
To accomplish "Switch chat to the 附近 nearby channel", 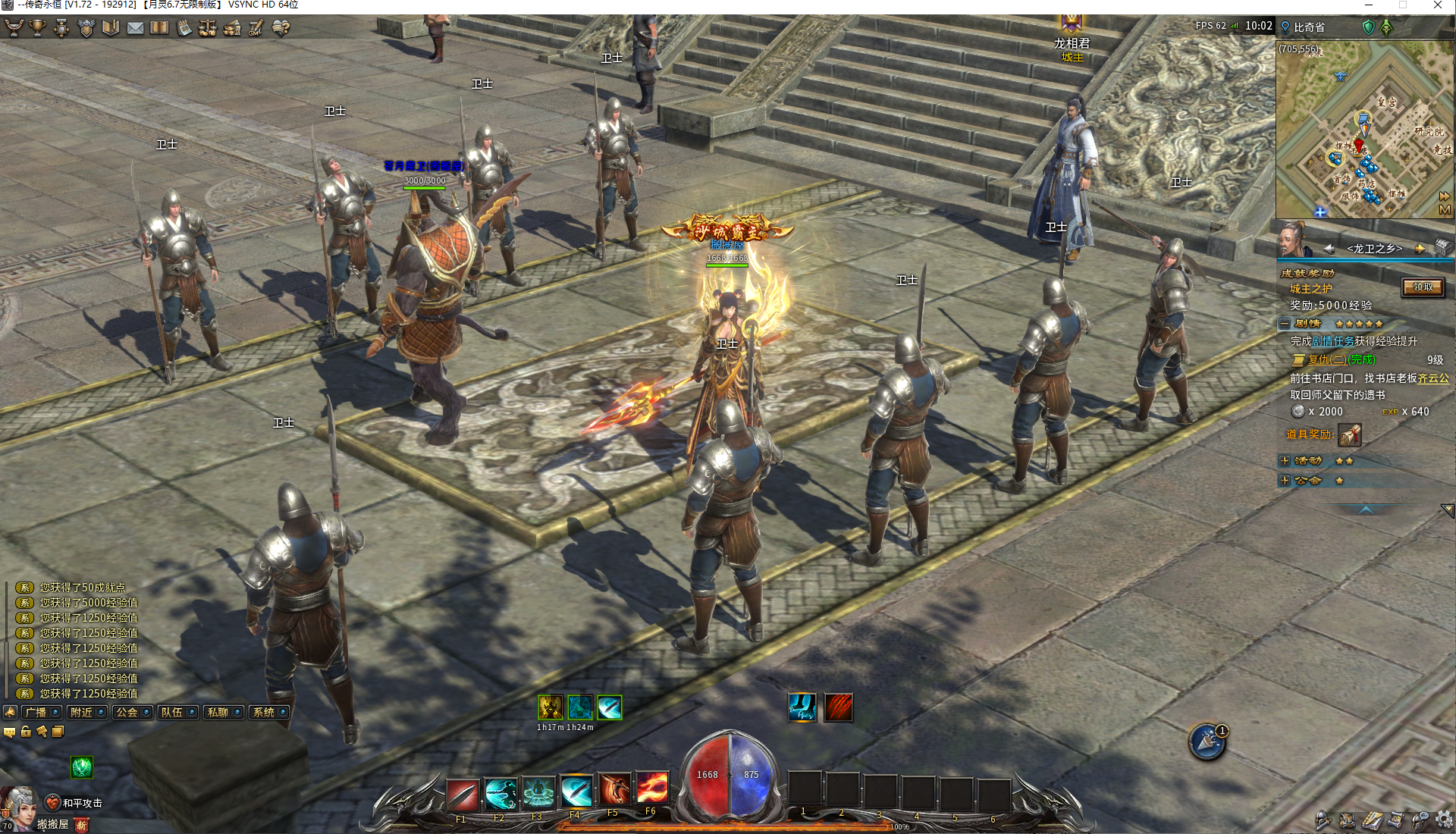I will coord(81,713).
